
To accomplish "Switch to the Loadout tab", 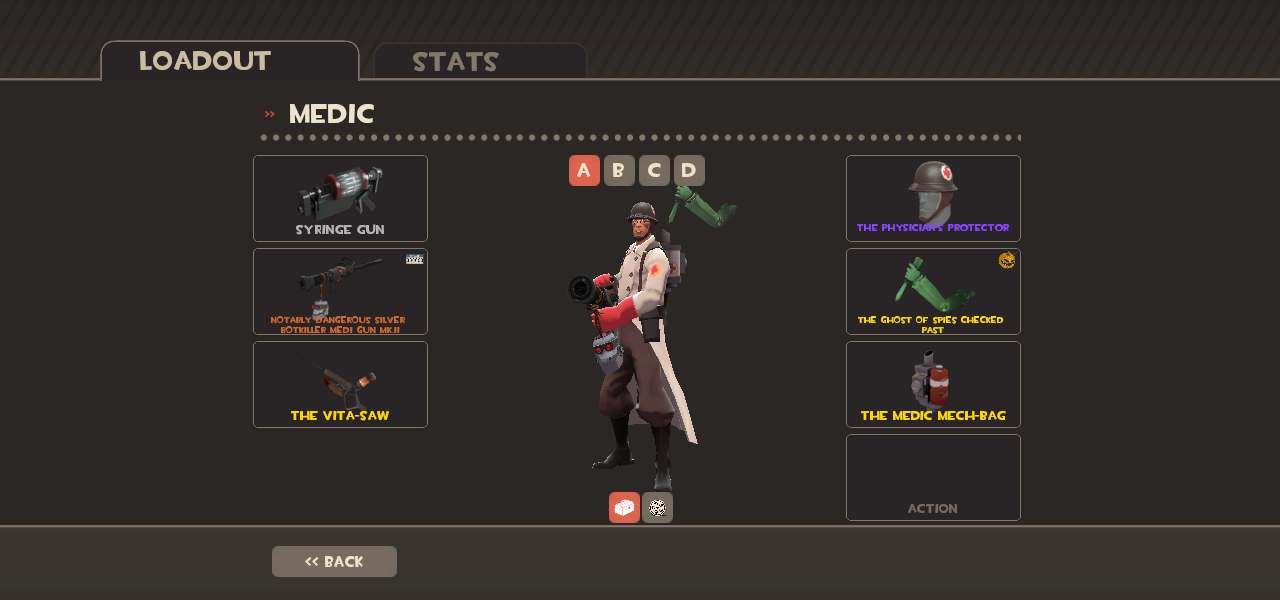I will coord(229,61).
